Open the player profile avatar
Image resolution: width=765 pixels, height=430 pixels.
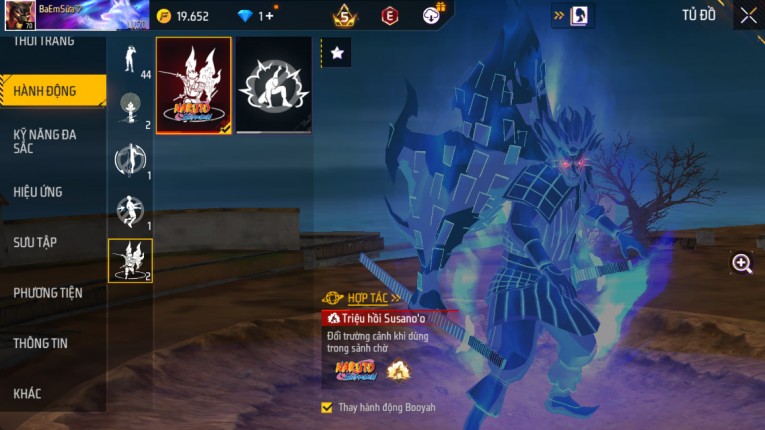coord(19,15)
